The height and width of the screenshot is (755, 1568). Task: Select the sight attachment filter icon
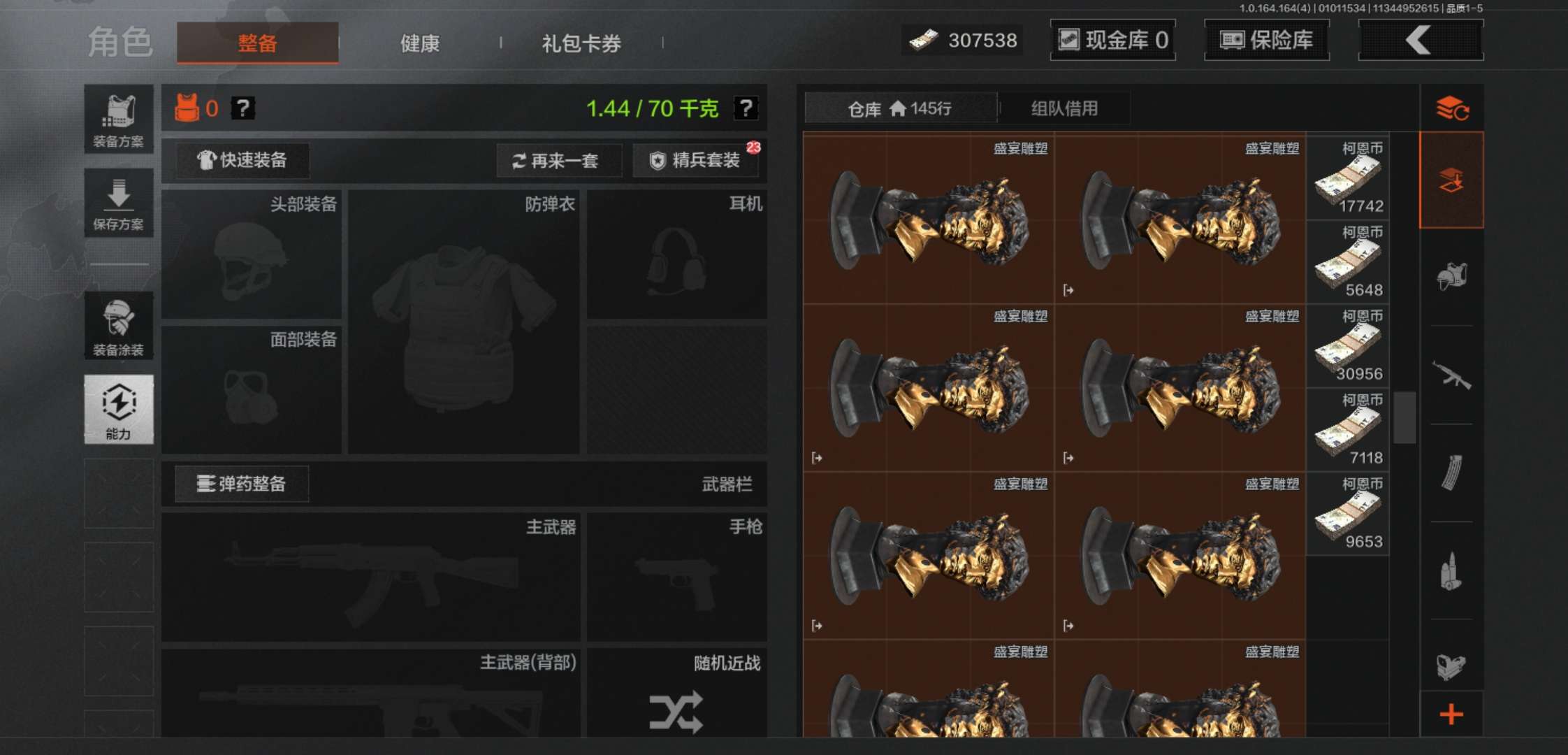1452,668
